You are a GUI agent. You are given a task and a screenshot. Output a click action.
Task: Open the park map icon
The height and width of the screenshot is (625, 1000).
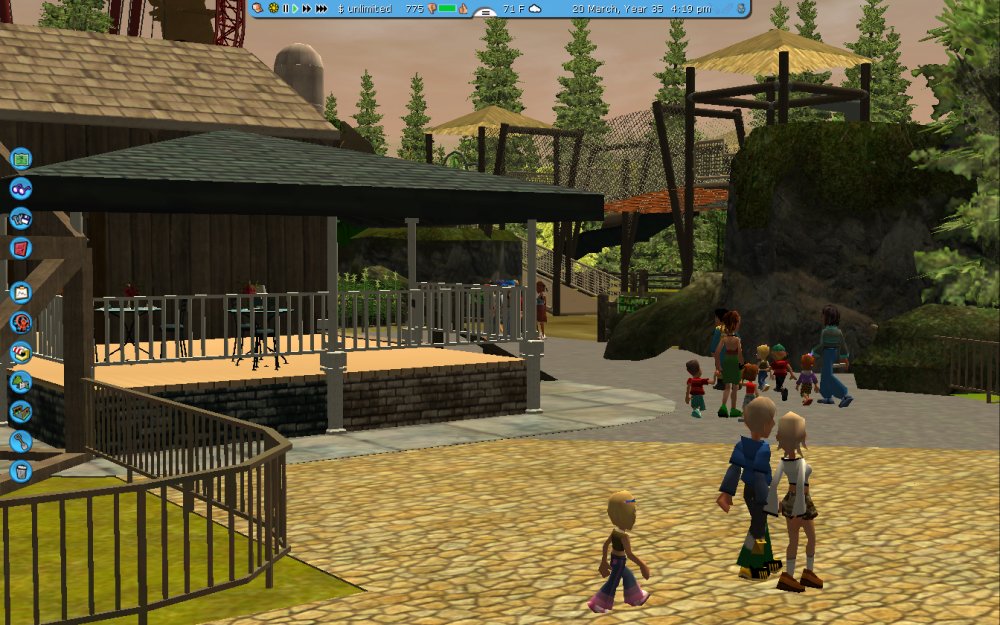[21, 158]
